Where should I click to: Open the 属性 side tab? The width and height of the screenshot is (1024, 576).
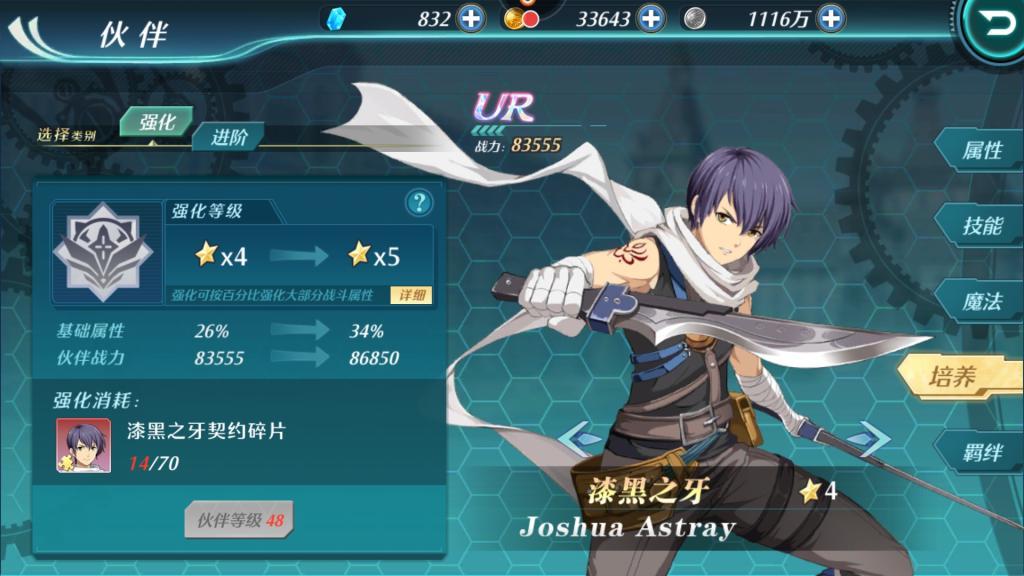981,150
